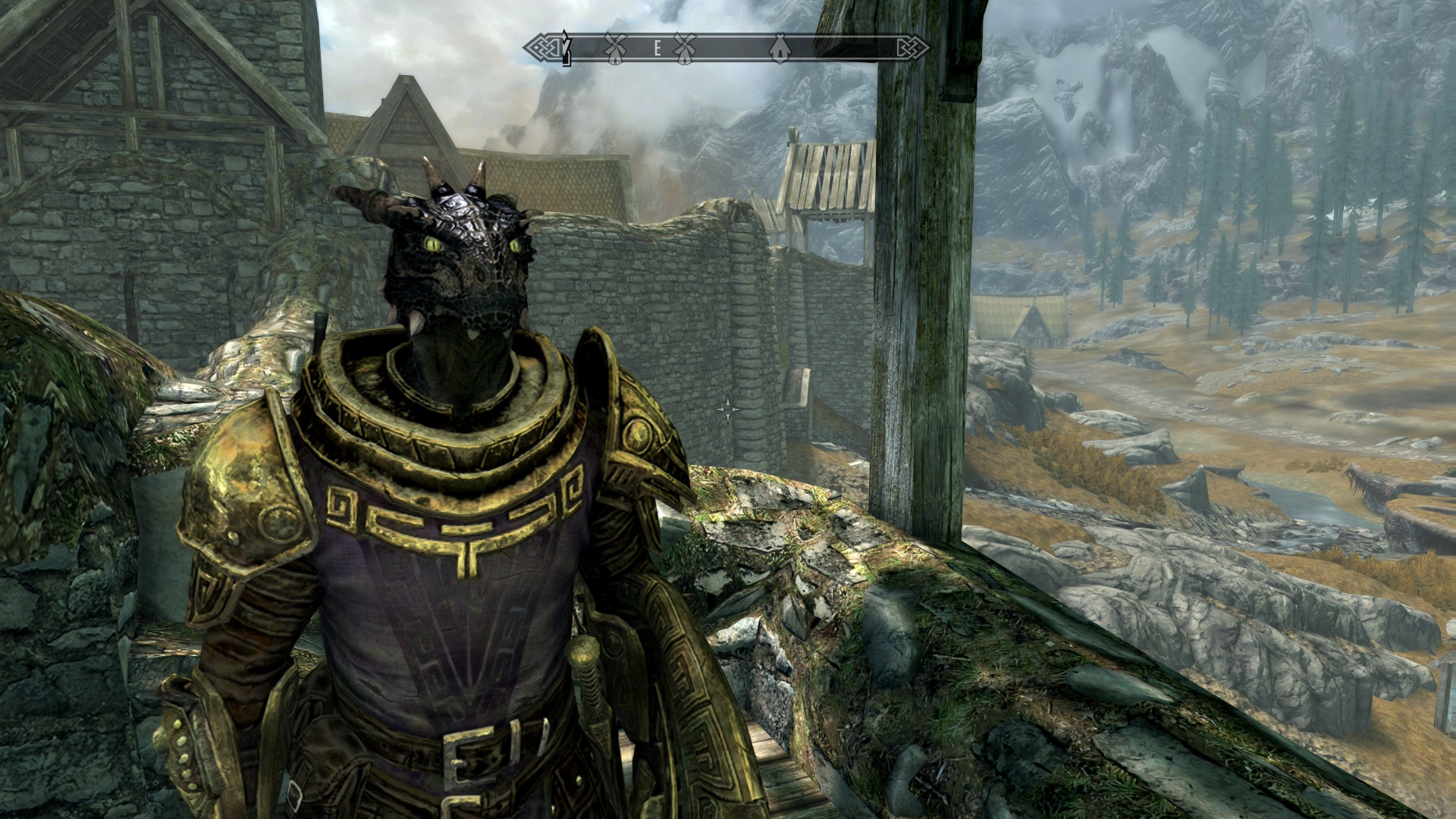This screenshot has height=819, width=1456.
Task: Click the quest arrow marker on the compass
Action: coord(566,49)
